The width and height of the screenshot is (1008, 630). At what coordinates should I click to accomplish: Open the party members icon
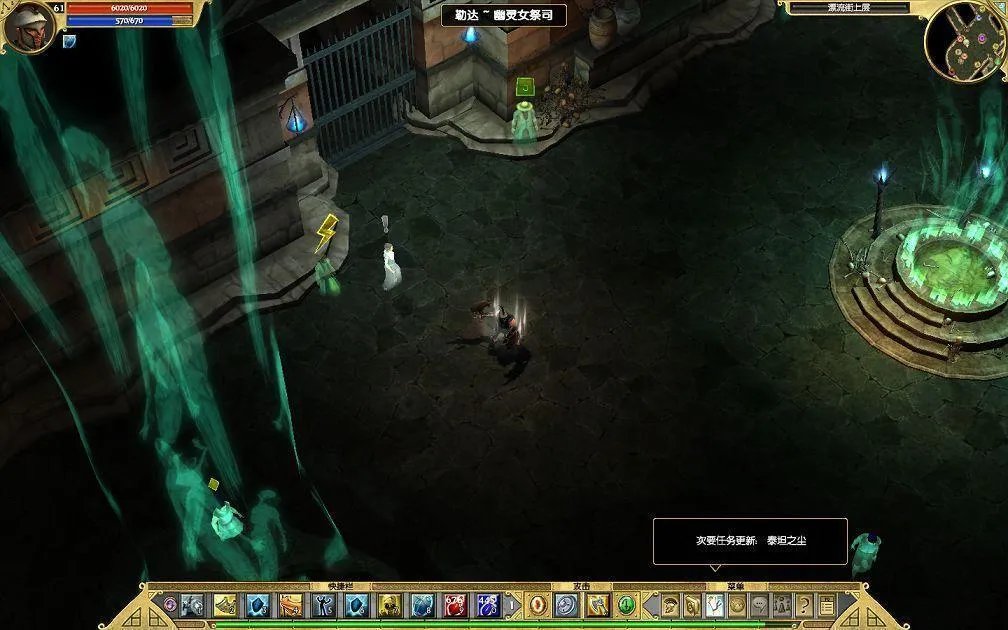782,605
